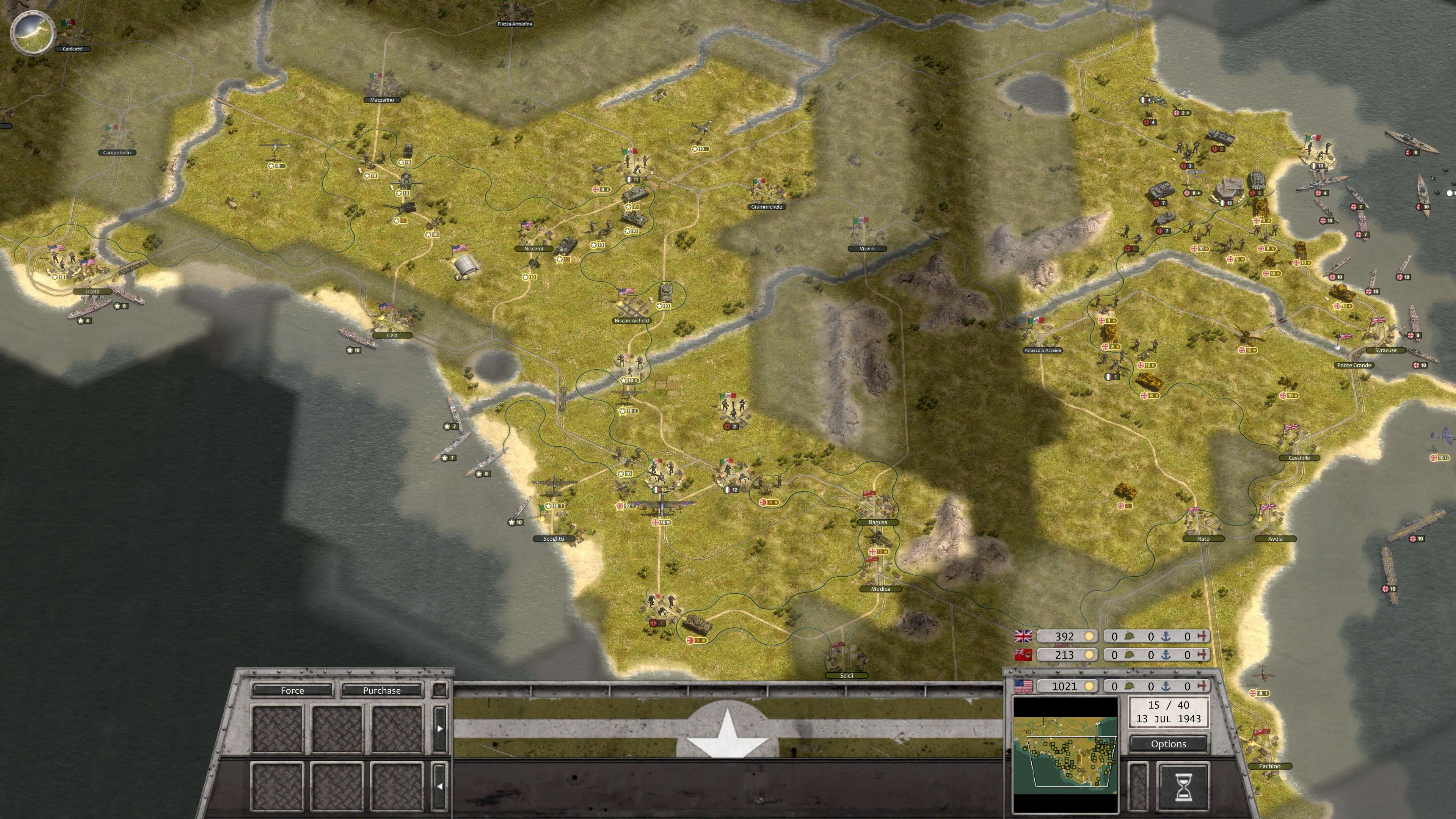Image resolution: width=1456 pixels, height=819 pixels.
Task: End turn with the hourglass button
Action: pos(1183,788)
